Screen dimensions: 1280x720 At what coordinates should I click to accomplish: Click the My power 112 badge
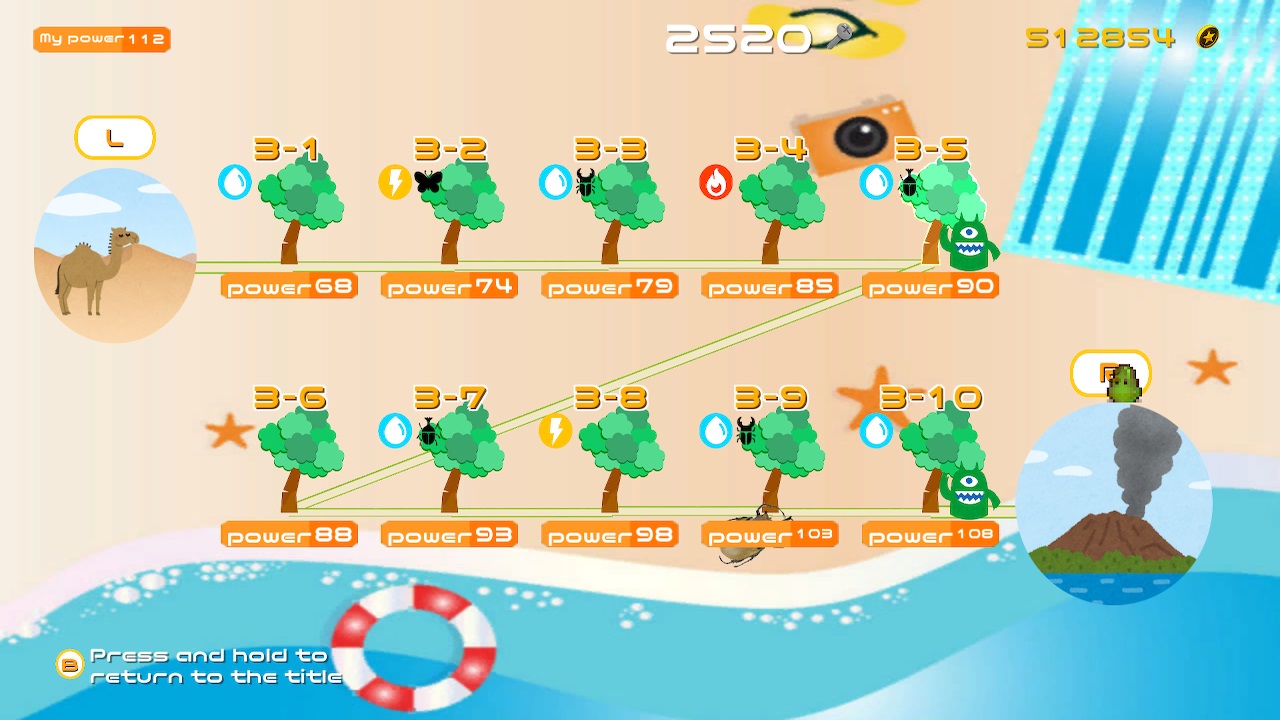(x=100, y=40)
